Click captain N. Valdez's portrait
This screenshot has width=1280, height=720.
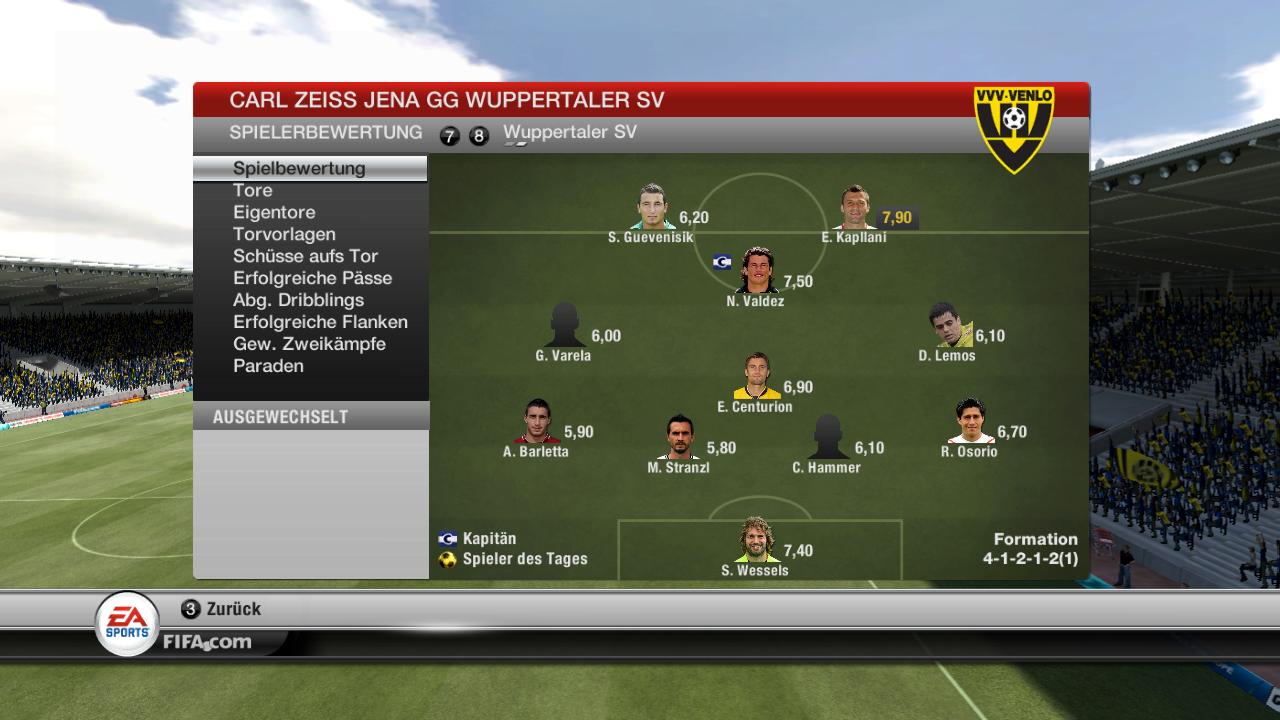pyautogui.click(x=757, y=270)
